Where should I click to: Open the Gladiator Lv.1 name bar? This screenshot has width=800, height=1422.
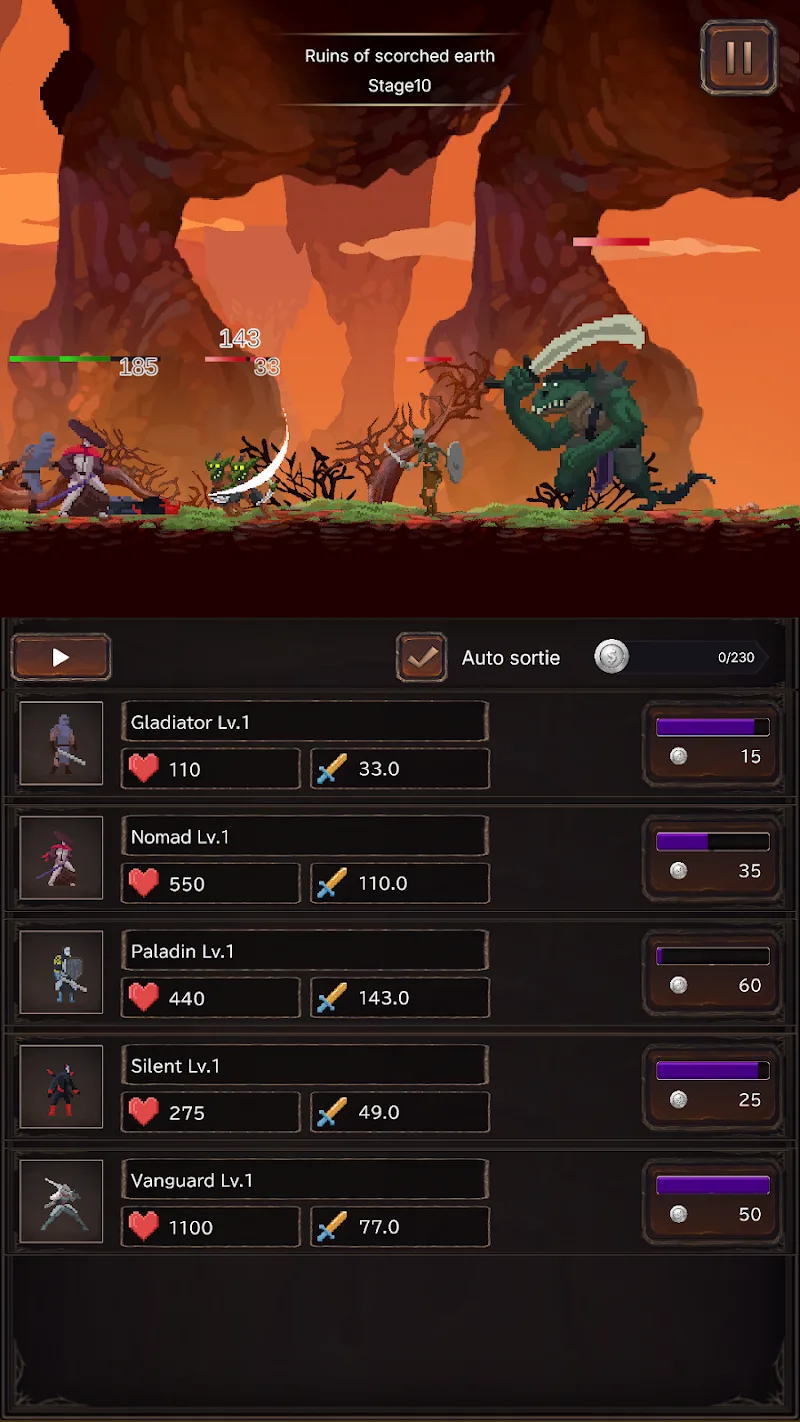[305, 722]
